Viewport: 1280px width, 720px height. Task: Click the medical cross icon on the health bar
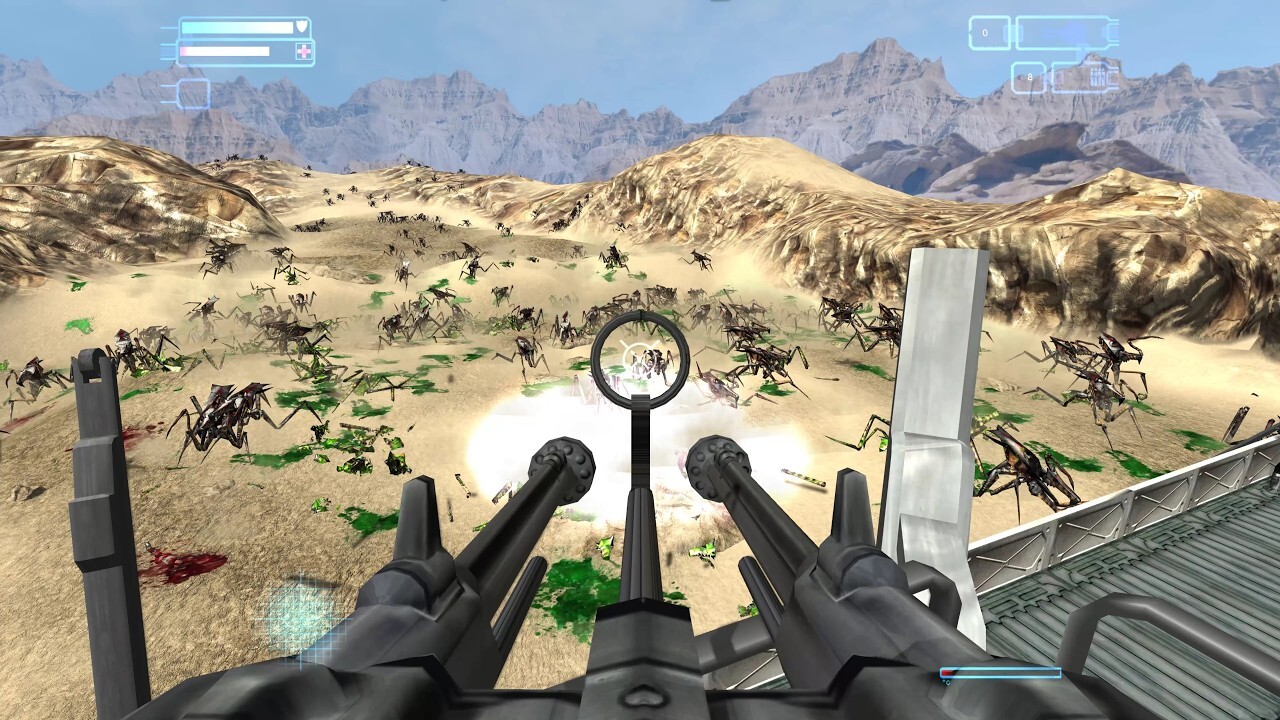click(x=304, y=51)
